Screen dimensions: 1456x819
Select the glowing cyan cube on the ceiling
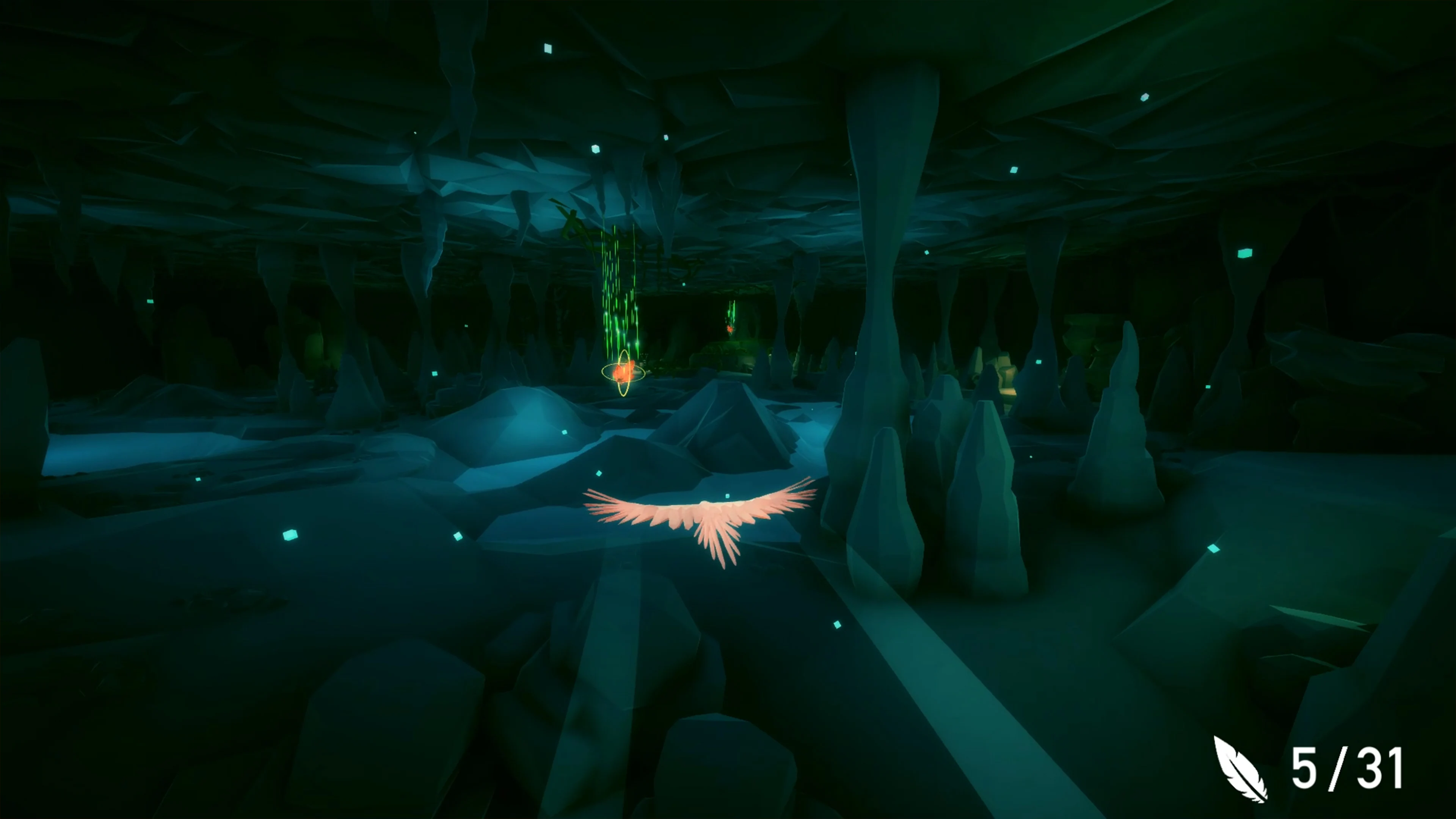(548, 48)
